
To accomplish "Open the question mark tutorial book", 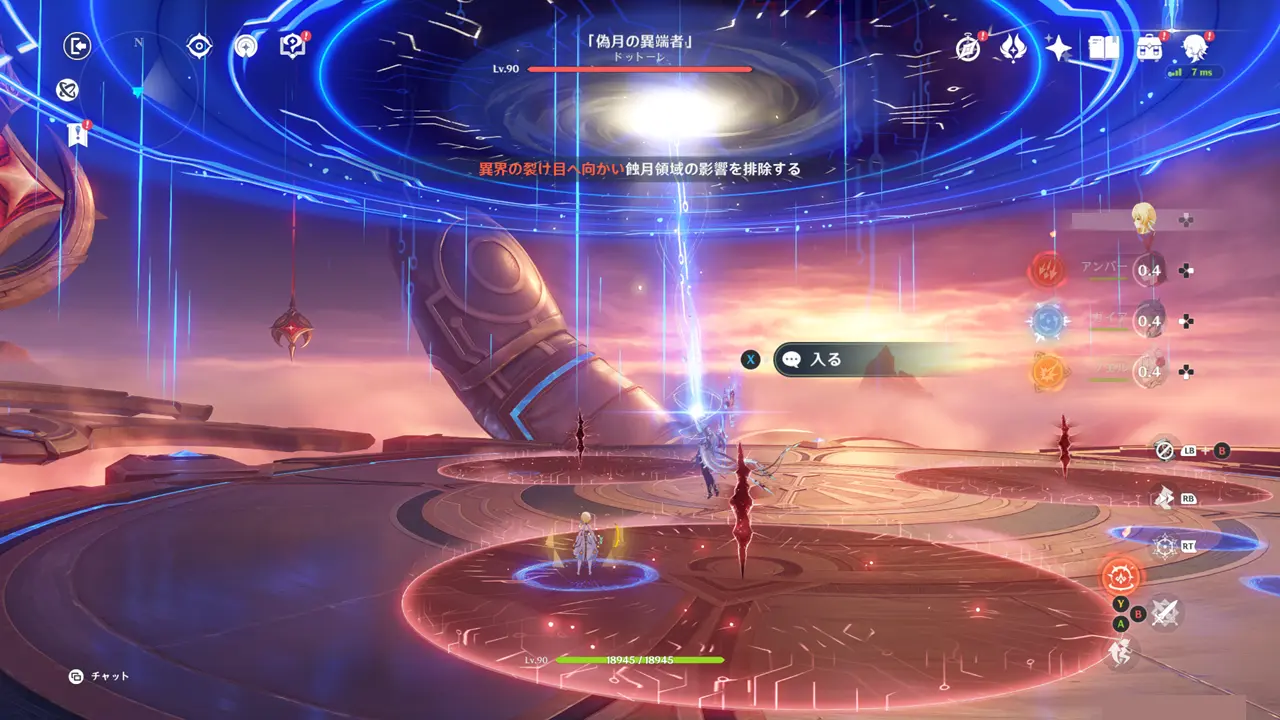I will (x=292, y=46).
